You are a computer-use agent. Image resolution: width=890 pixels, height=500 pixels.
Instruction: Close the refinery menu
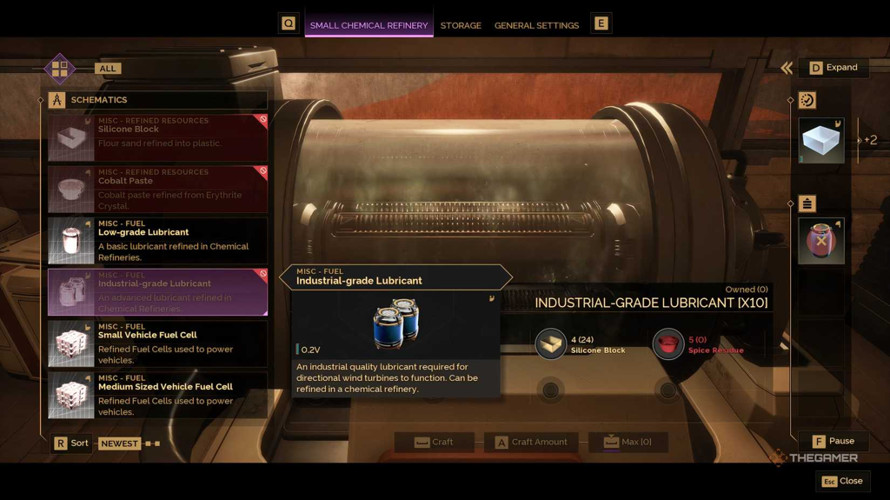841,481
